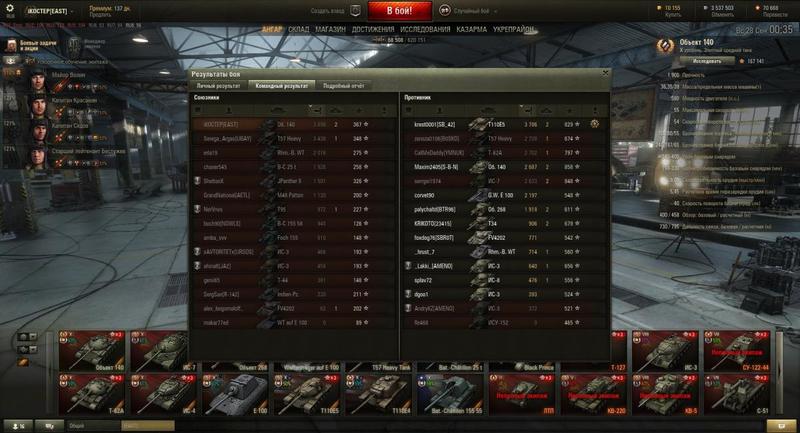Open the Подробный отчёт tab
This screenshot has width=800, height=433.
click(x=346, y=86)
